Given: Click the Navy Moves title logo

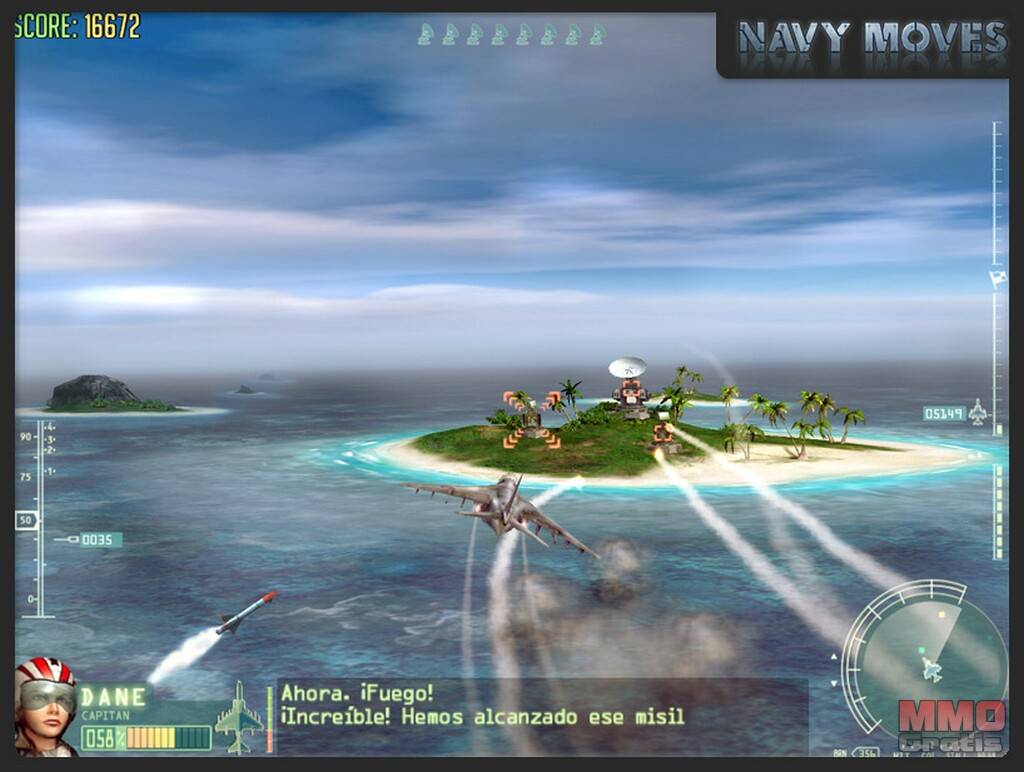Looking at the screenshot, I should pos(870,40).
